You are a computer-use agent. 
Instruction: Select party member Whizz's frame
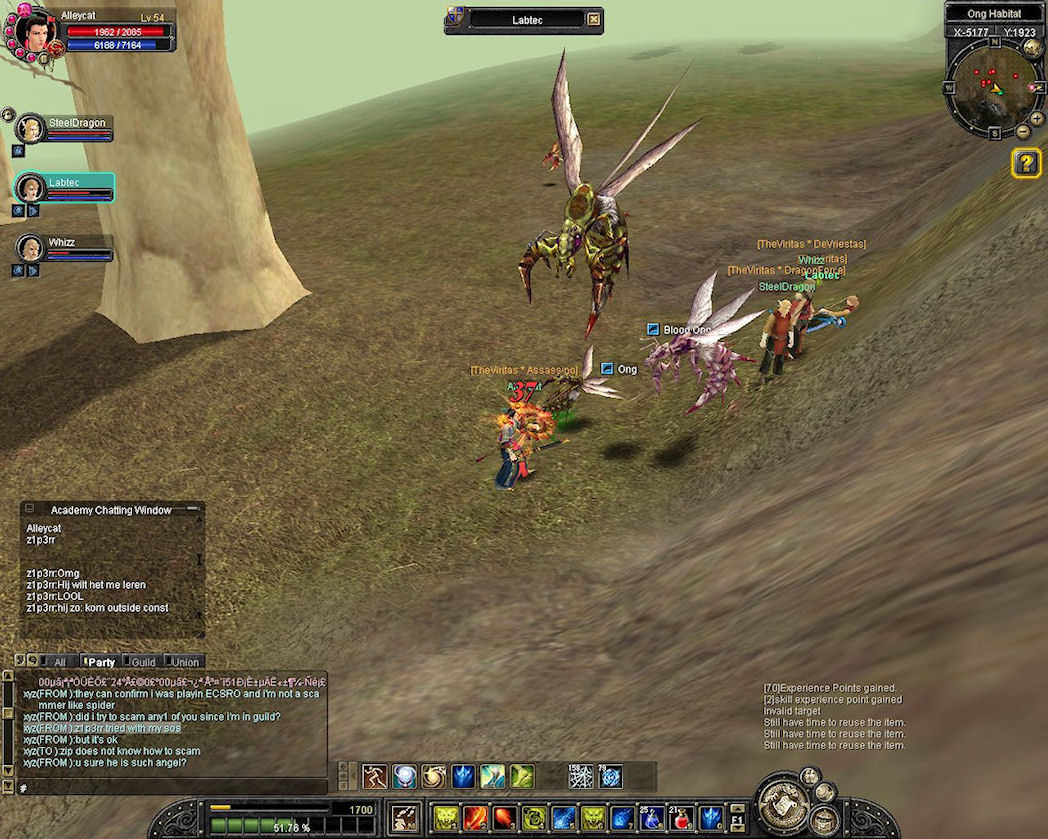(63, 248)
